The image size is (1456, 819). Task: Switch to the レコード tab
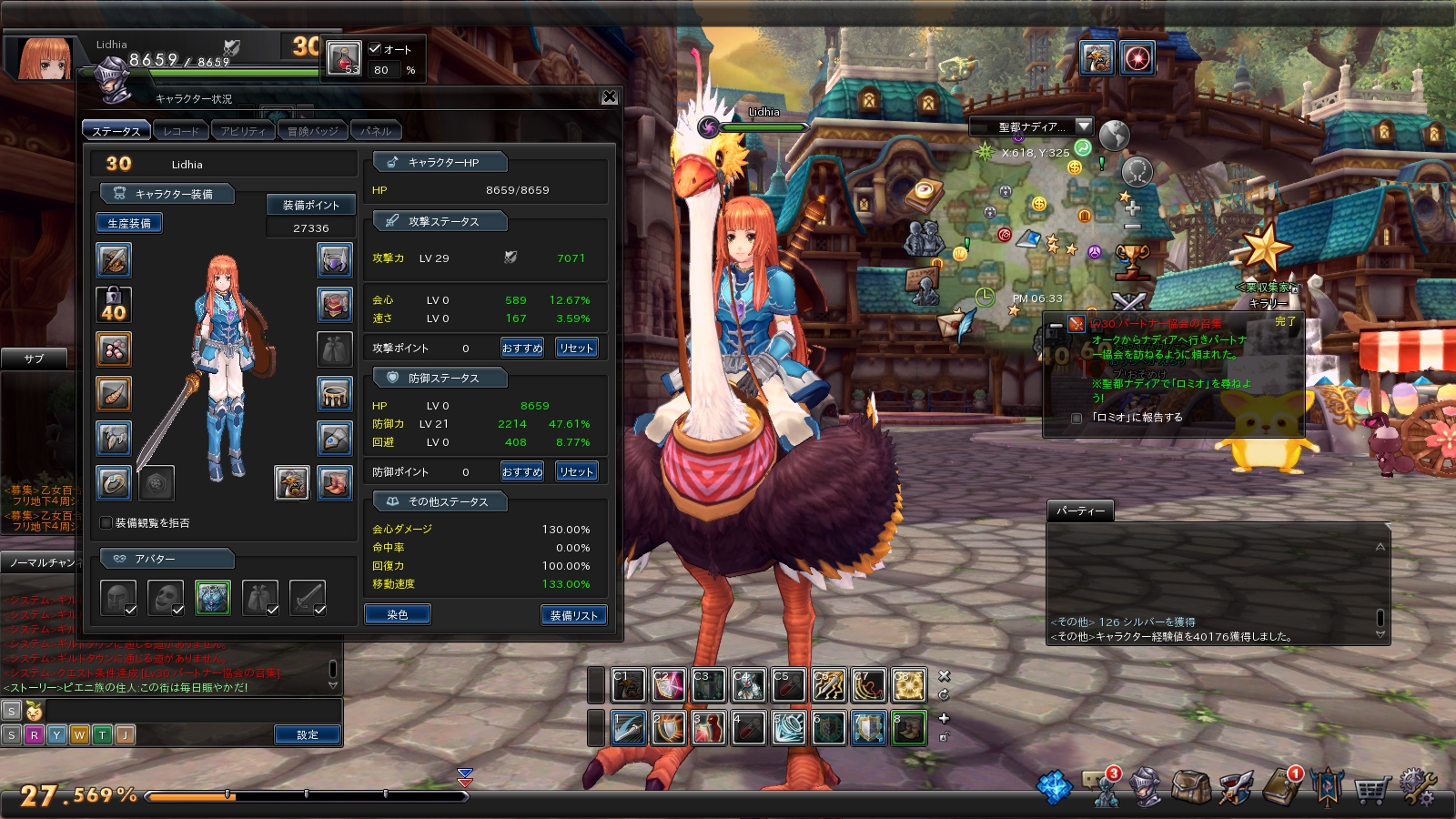pyautogui.click(x=181, y=131)
